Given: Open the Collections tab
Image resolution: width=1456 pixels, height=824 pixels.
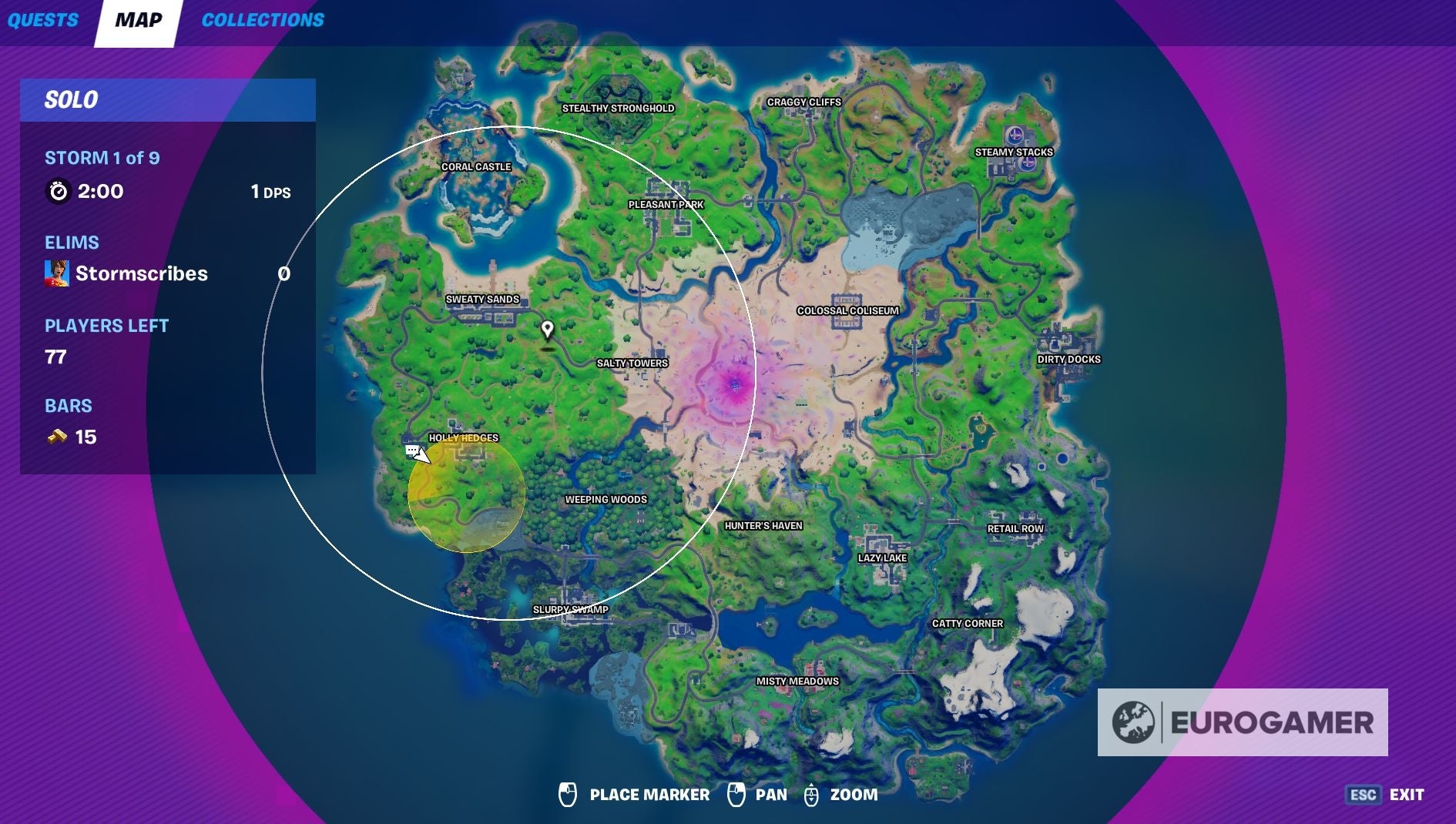Looking at the screenshot, I should click(263, 20).
